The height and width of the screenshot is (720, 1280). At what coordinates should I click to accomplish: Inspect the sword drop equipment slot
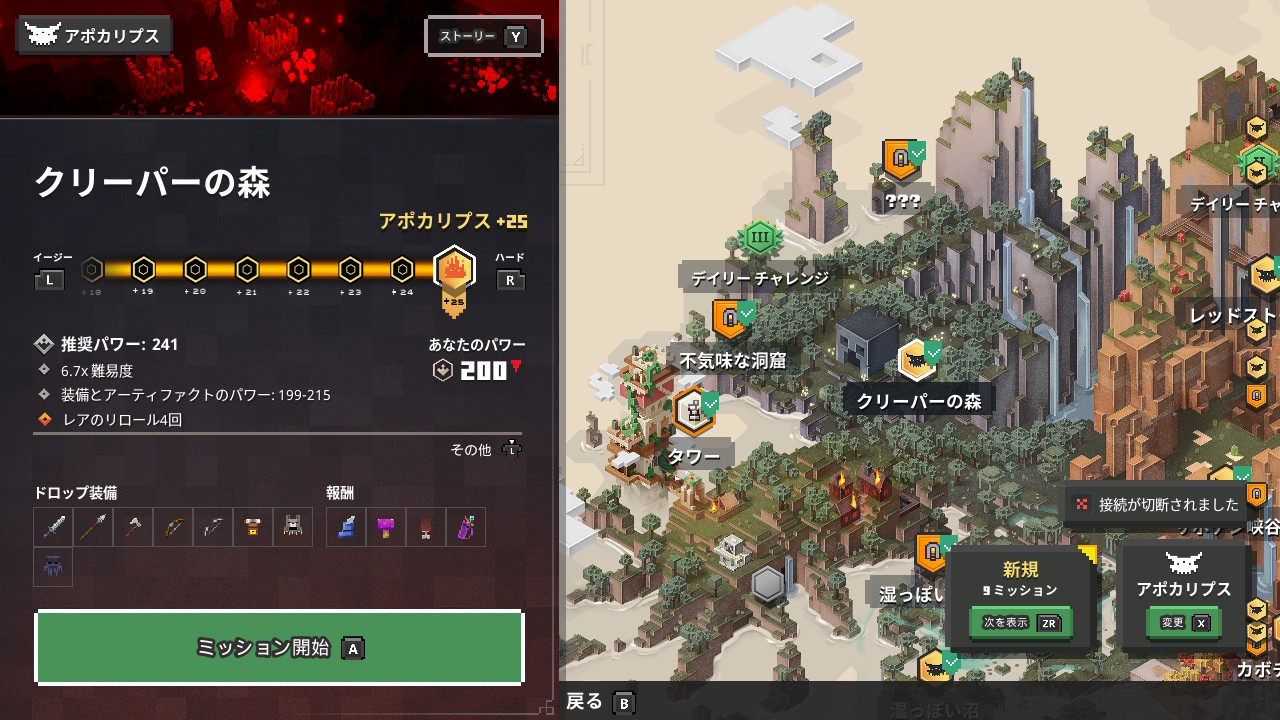(x=53, y=527)
